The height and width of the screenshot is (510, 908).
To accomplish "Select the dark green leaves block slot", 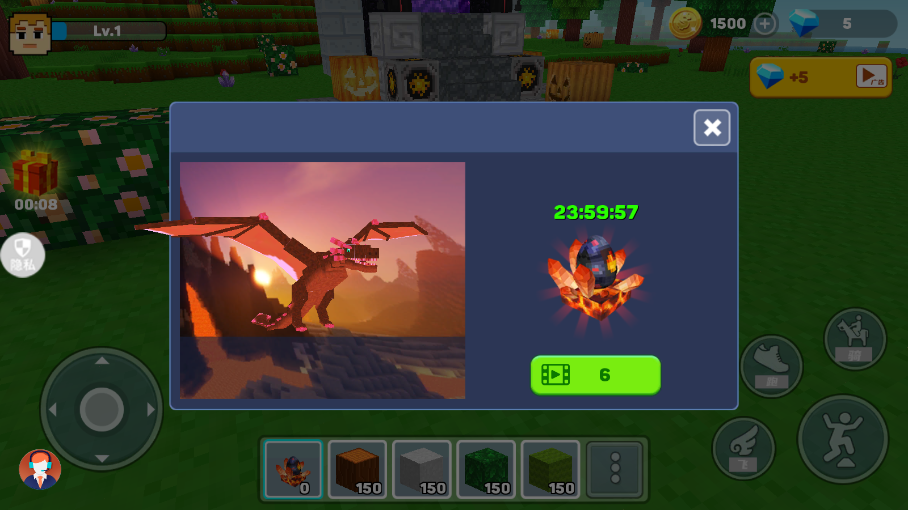I will click(x=486, y=469).
